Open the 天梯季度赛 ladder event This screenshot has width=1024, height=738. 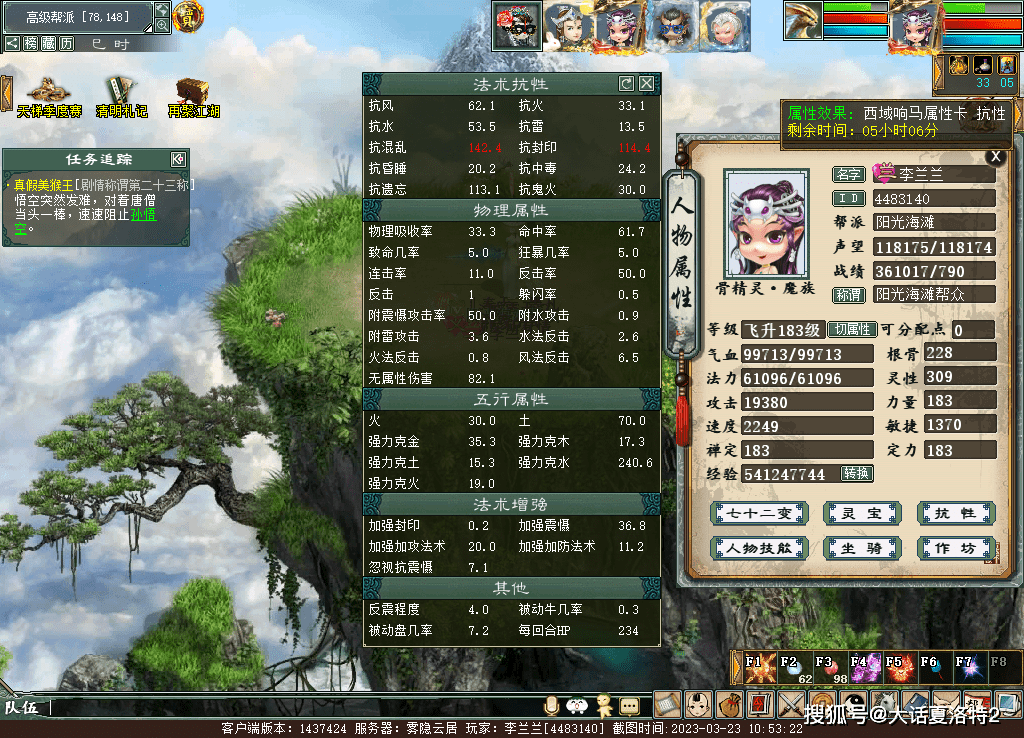coord(48,94)
